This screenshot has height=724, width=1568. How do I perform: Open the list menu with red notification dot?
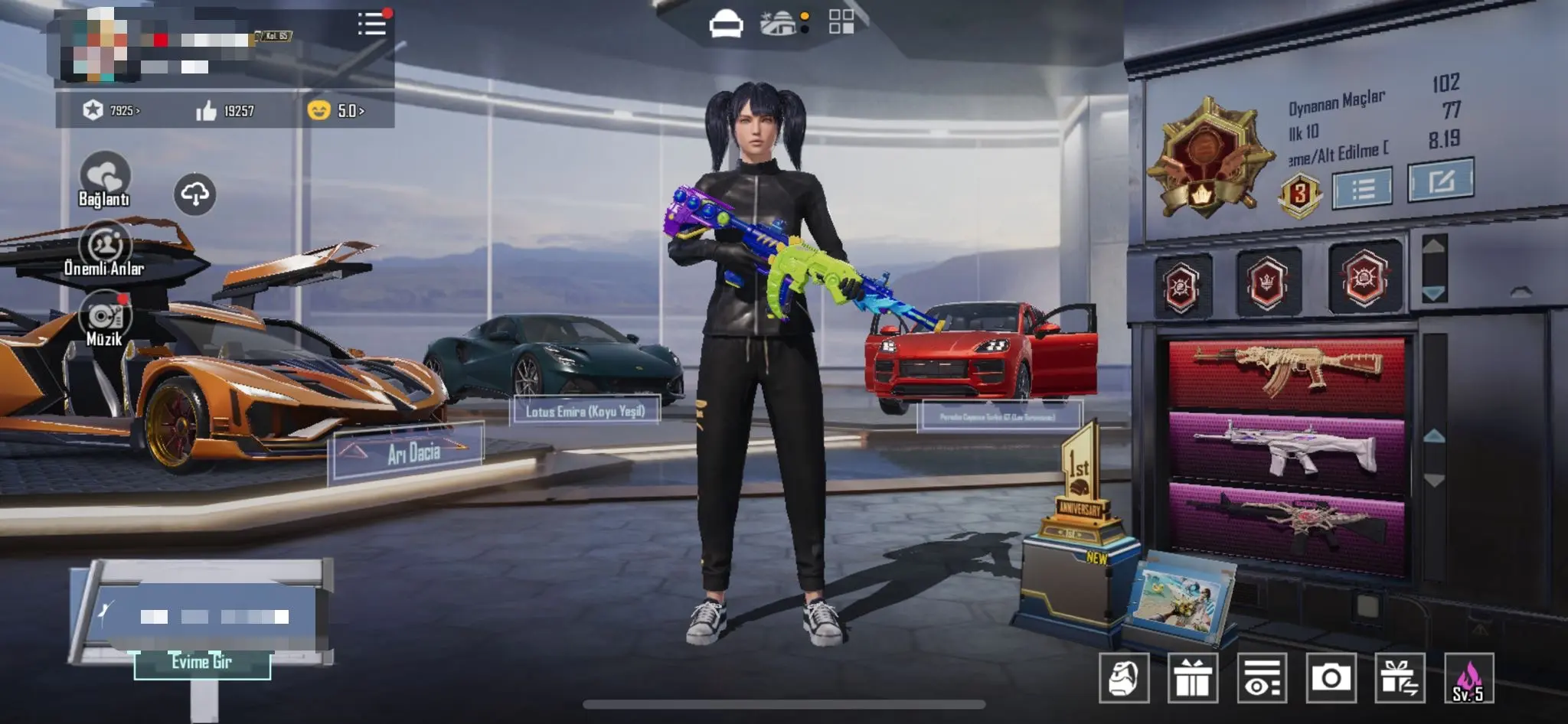coord(373,24)
